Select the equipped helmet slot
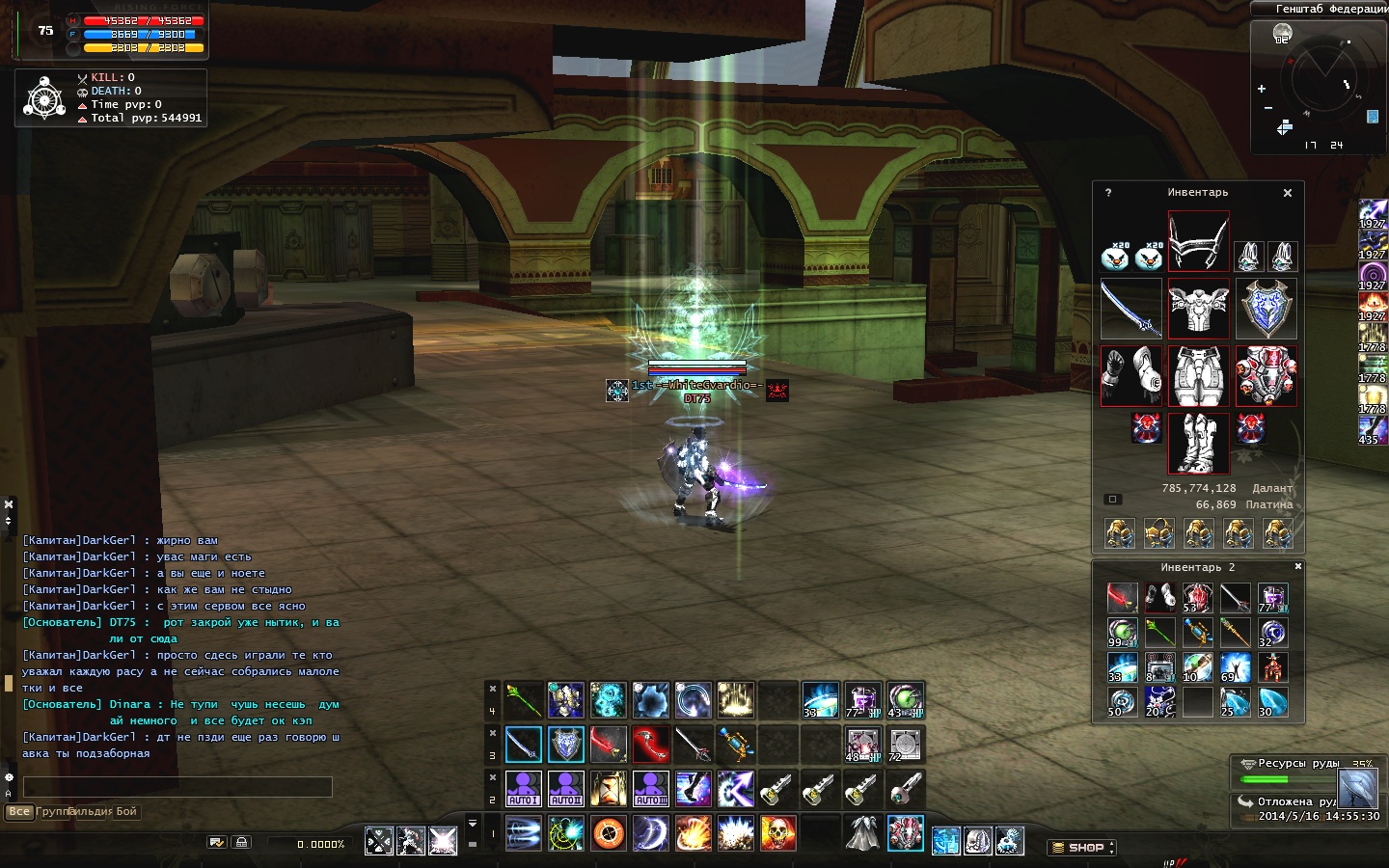 (x=1198, y=241)
